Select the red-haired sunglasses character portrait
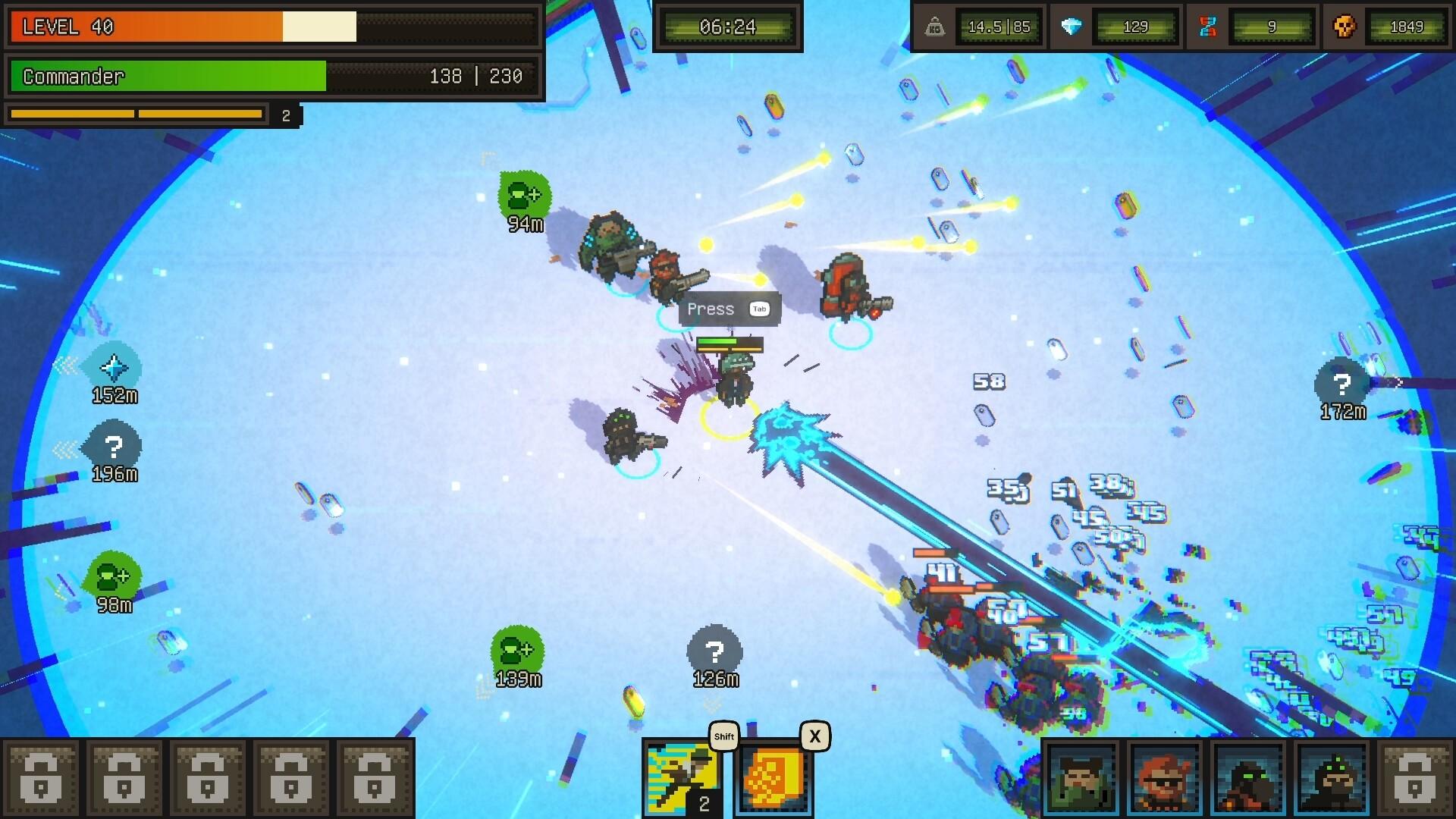Image resolution: width=1456 pixels, height=819 pixels. [x=1164, y=777]
